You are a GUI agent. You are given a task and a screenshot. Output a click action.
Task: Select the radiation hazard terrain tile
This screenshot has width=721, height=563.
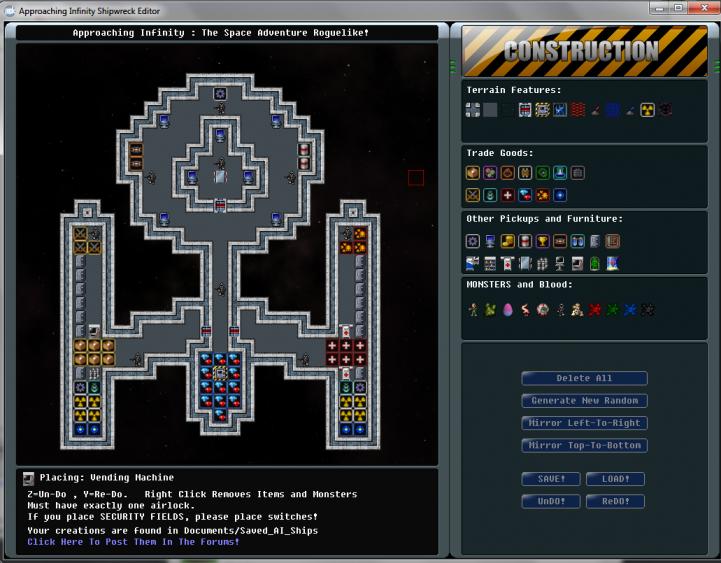(647, 109)
